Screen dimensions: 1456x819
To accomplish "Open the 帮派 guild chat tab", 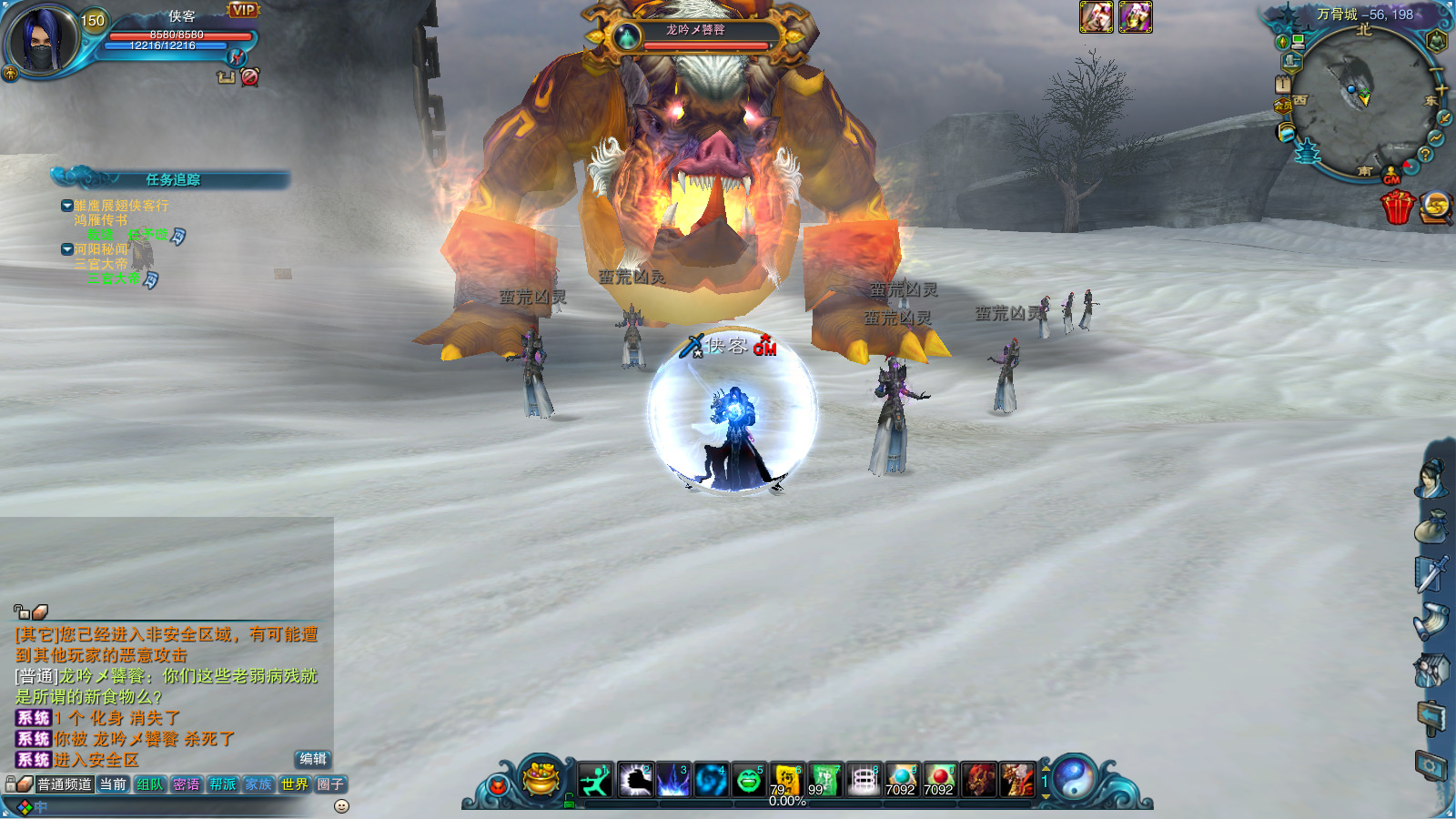I will (x=222, y=784).
